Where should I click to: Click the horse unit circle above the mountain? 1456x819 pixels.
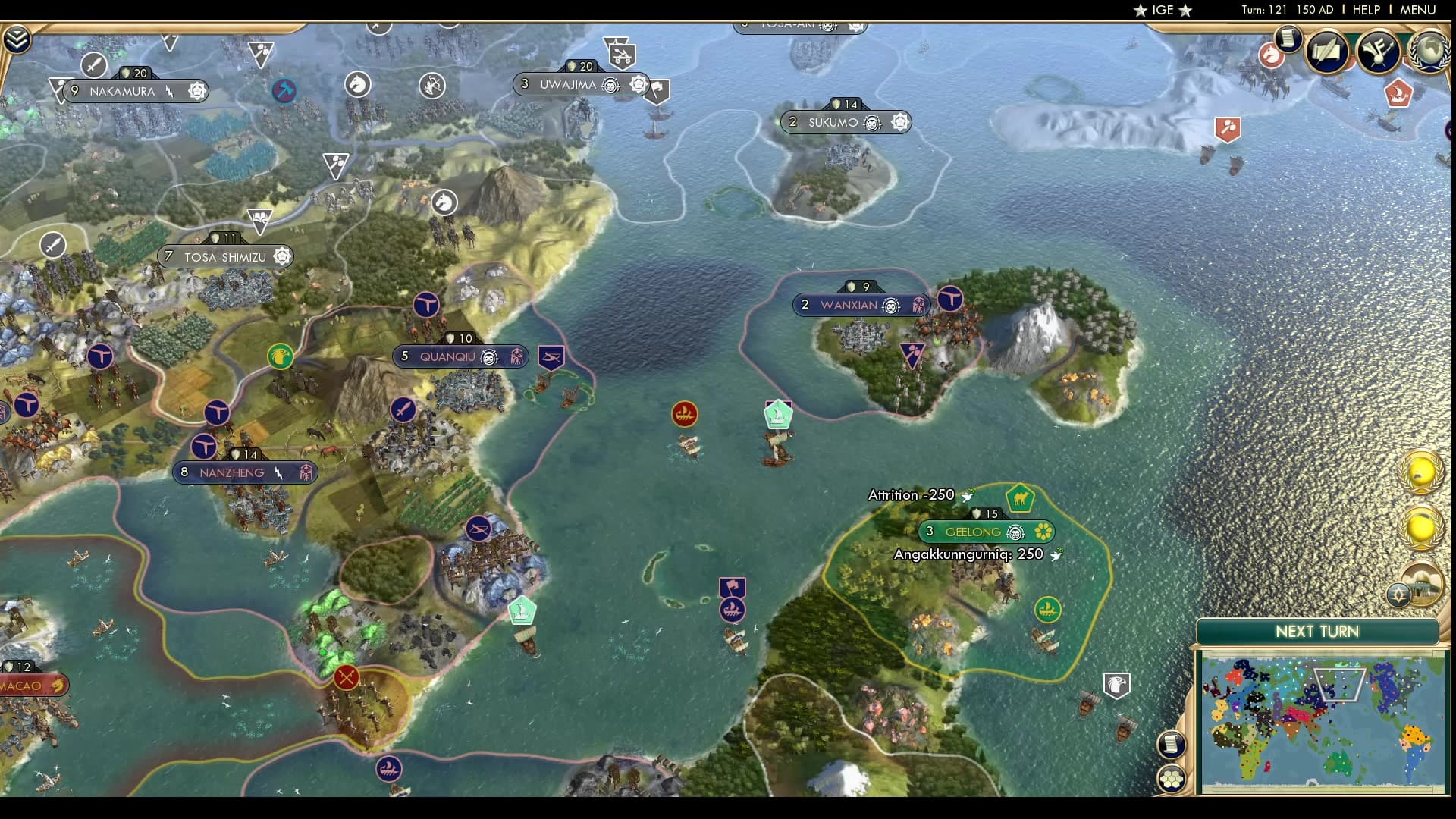pos(445,203)
